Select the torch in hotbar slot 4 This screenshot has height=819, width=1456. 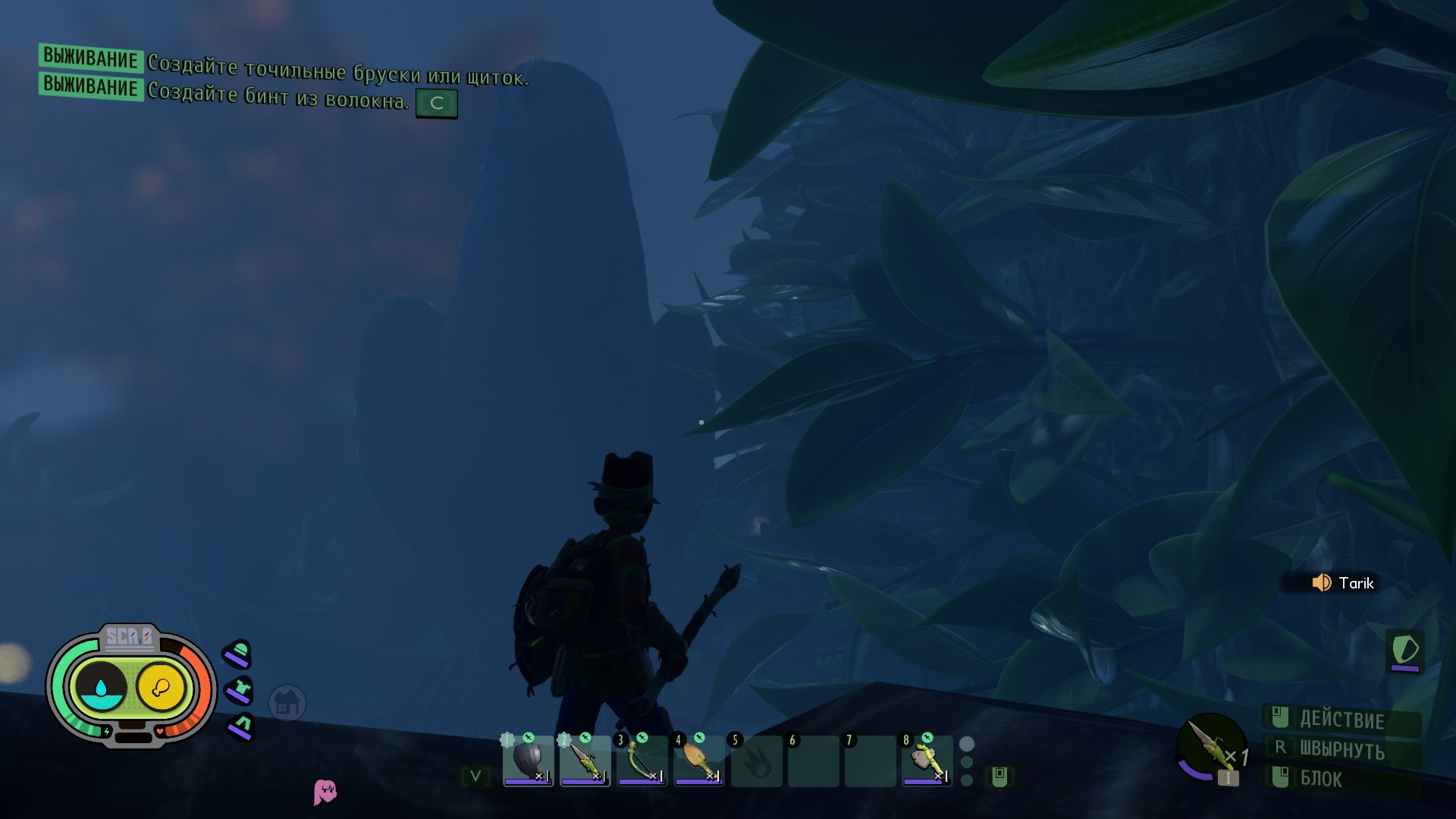(698, 761)
